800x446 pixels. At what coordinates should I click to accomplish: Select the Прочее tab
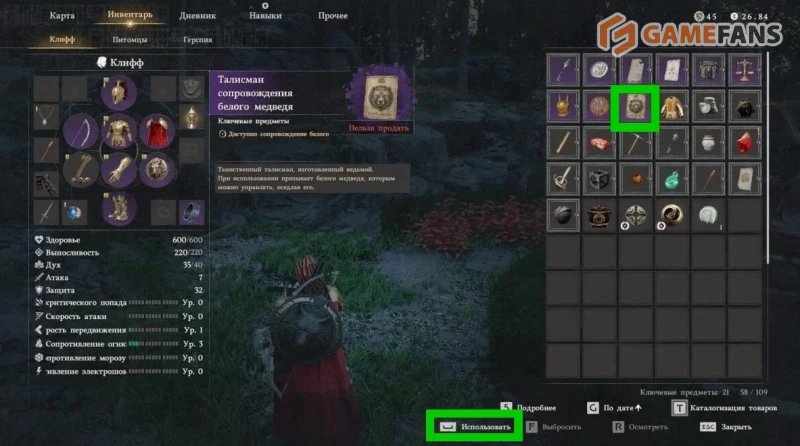(x=333, y=16)
